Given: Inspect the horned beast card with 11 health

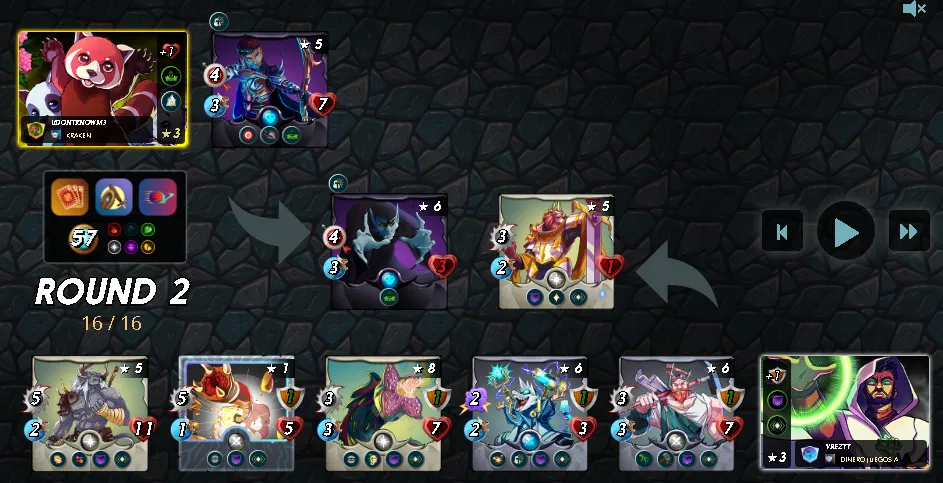Looking at the screenshot, I should coord(90,412).
